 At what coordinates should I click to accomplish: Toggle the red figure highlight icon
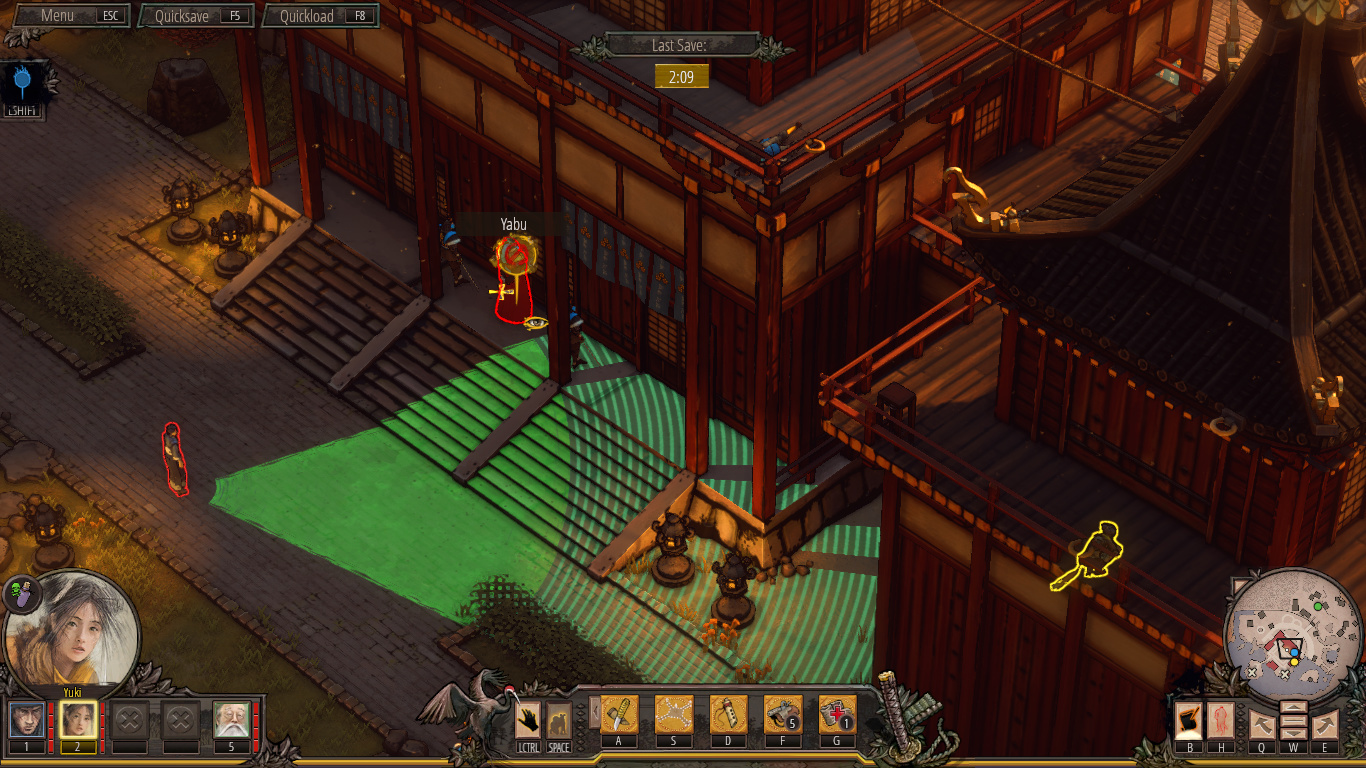[x=1221, y=719]
